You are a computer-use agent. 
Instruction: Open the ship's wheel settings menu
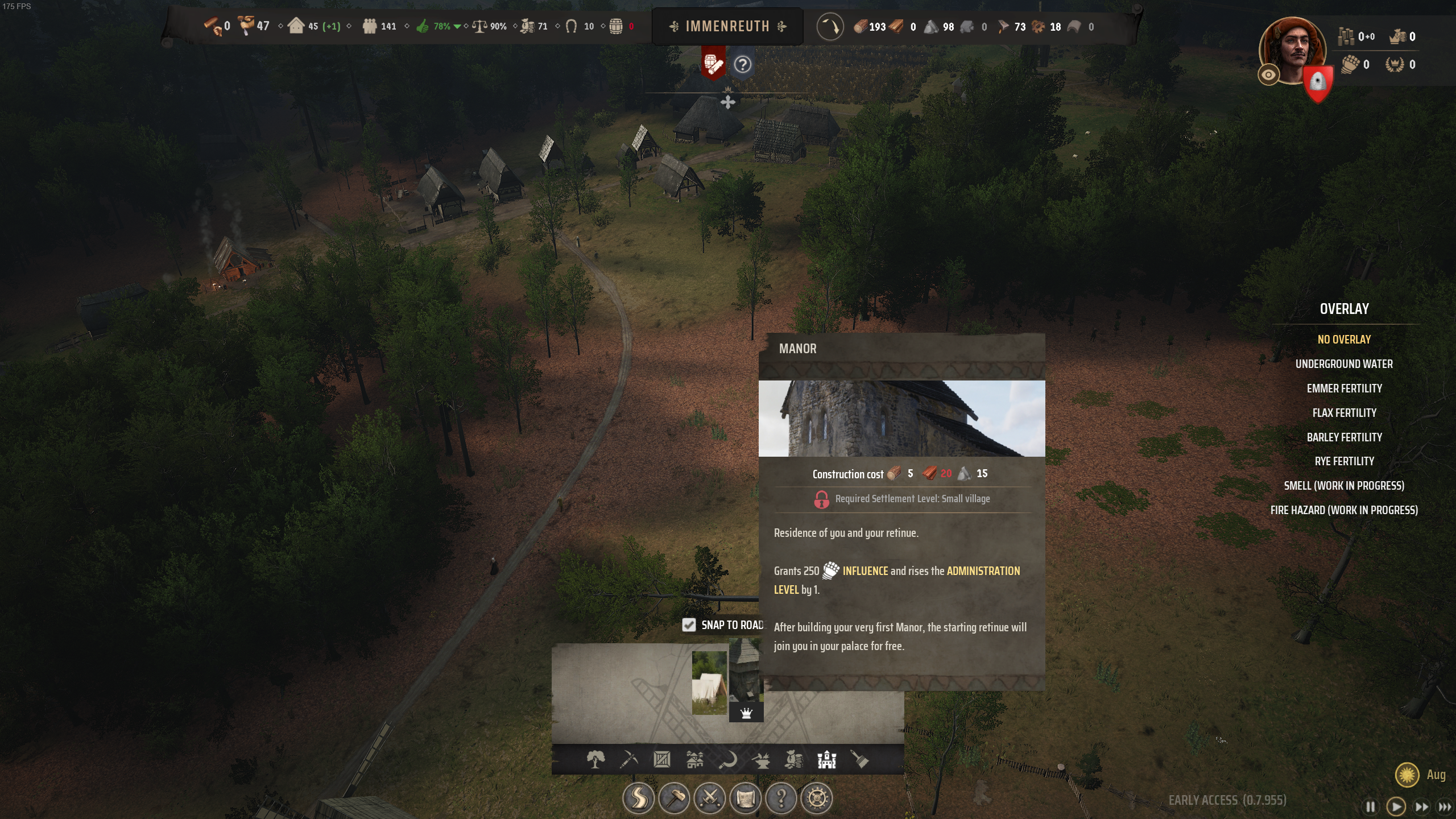(817, 799)
